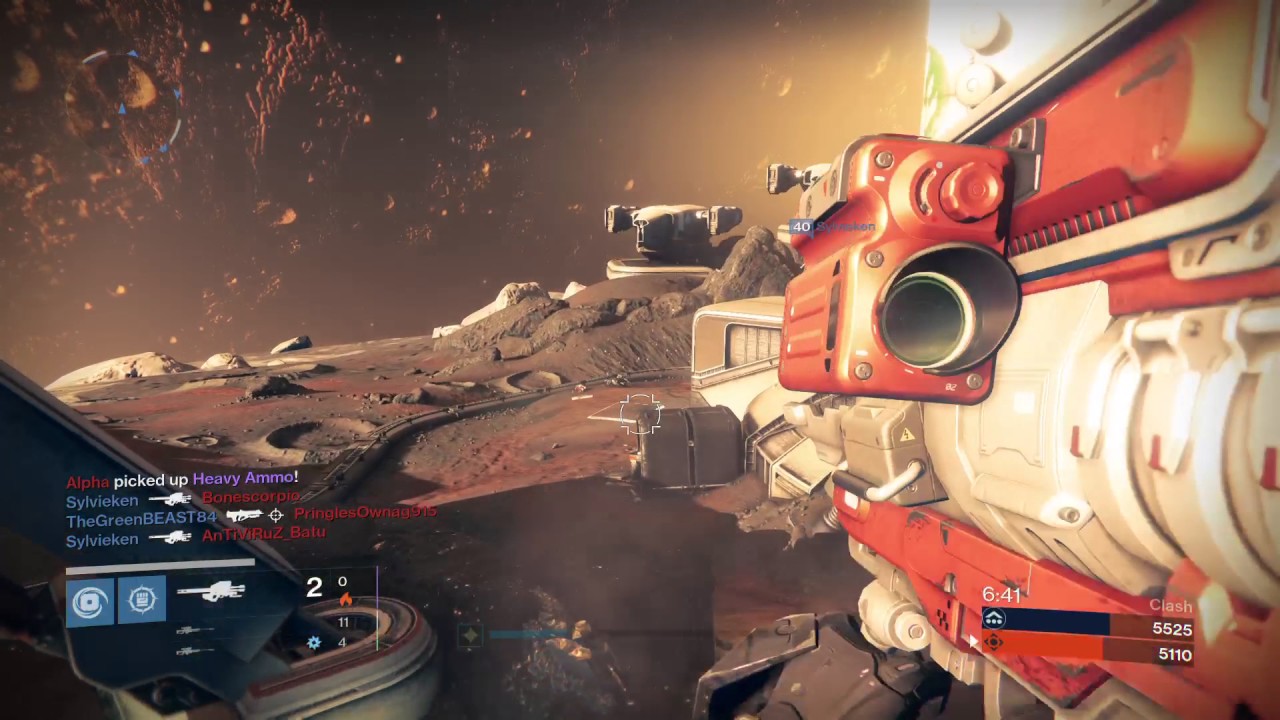This screenshot has height=720, width=1280.
Task: Click the Sylvieken teammate nameplate marker
Action: [832, 227]
